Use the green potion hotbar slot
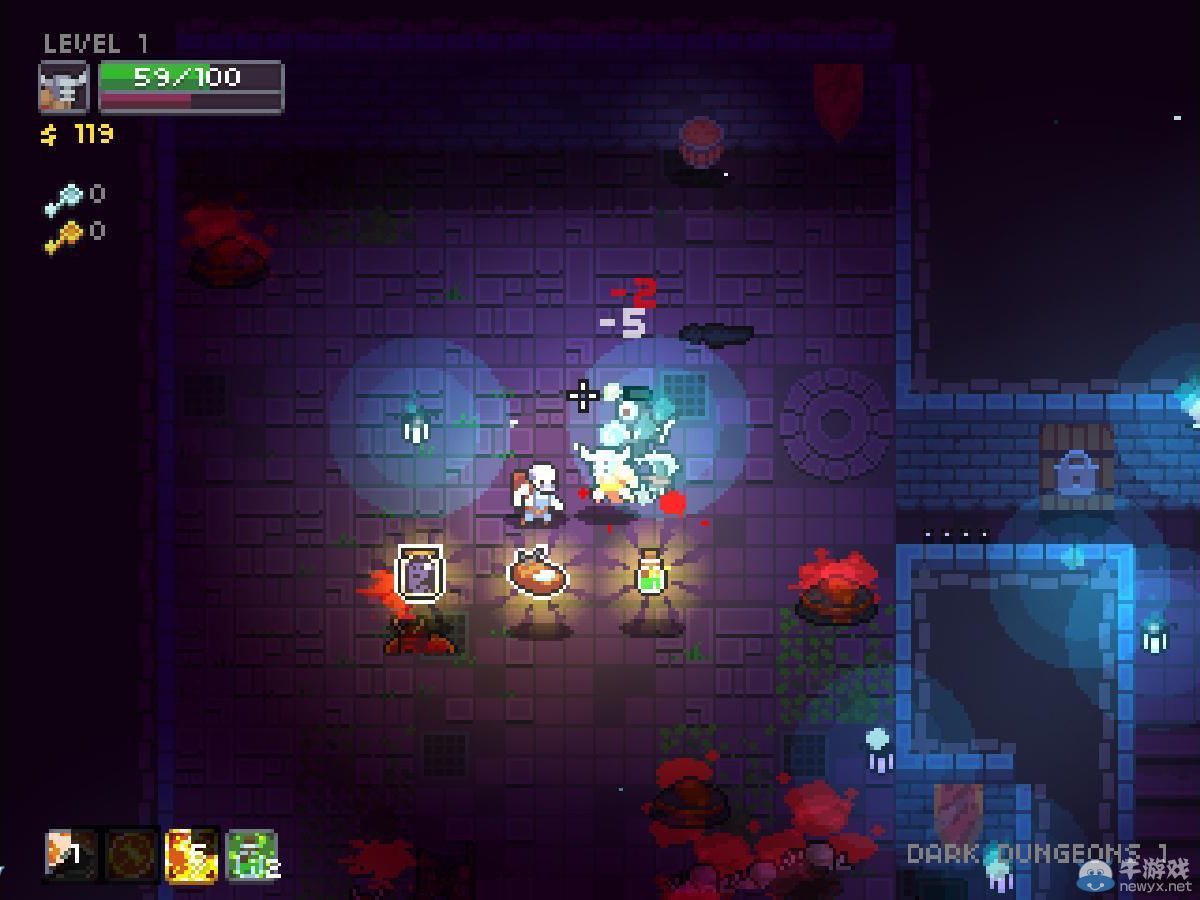This screenshot has width=1200, height=900. click(251, 856)
